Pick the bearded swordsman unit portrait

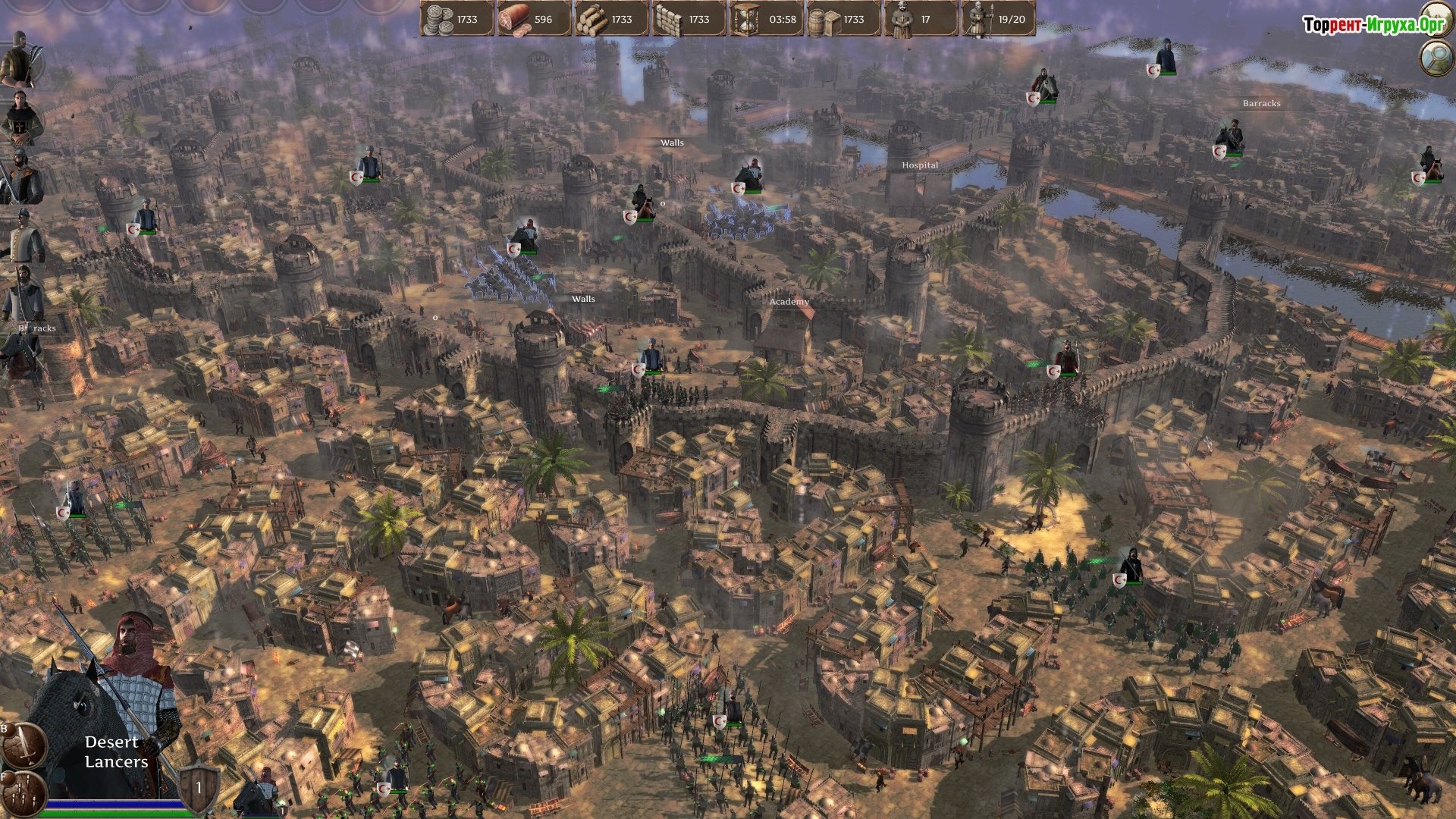click(x=21, y=177)
